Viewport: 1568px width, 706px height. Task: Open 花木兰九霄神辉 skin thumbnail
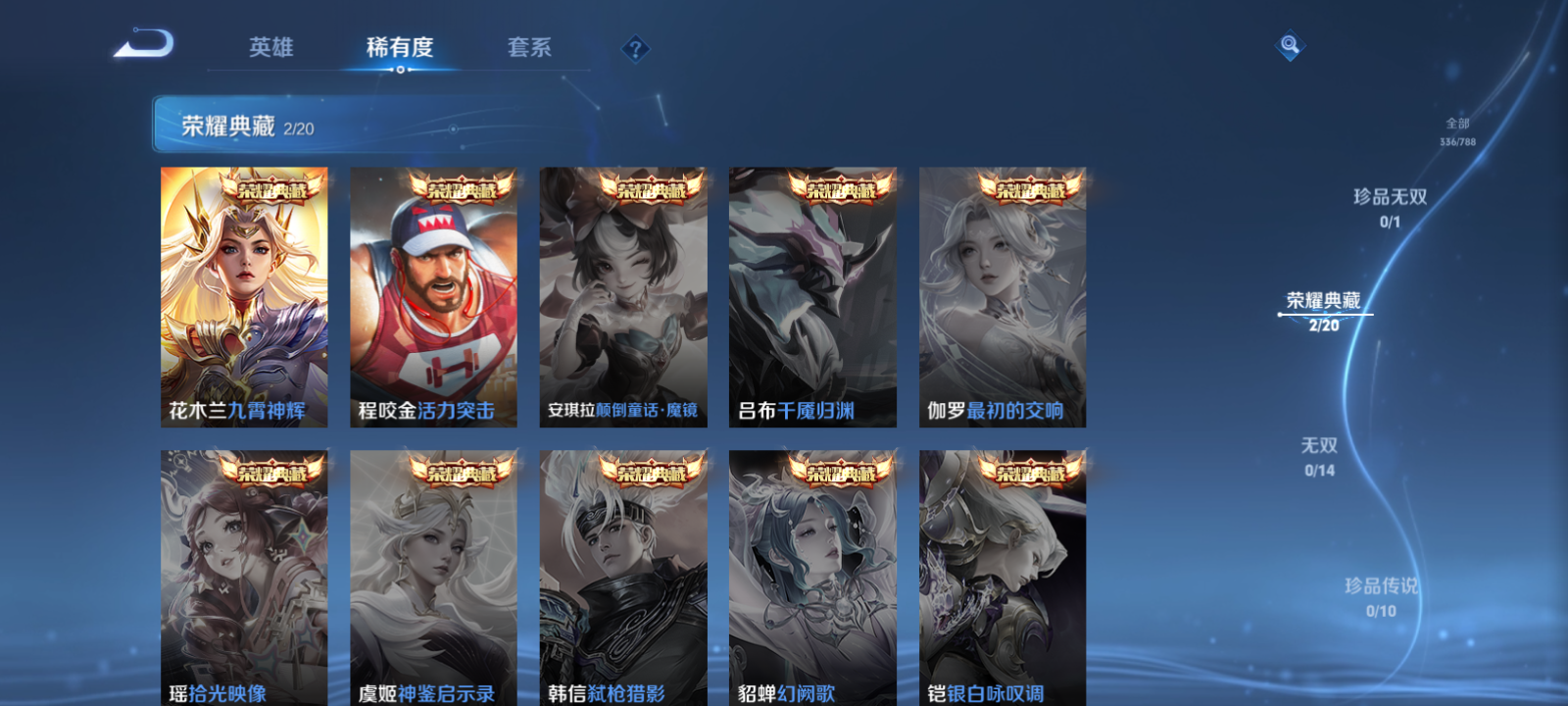coord(245,294)
